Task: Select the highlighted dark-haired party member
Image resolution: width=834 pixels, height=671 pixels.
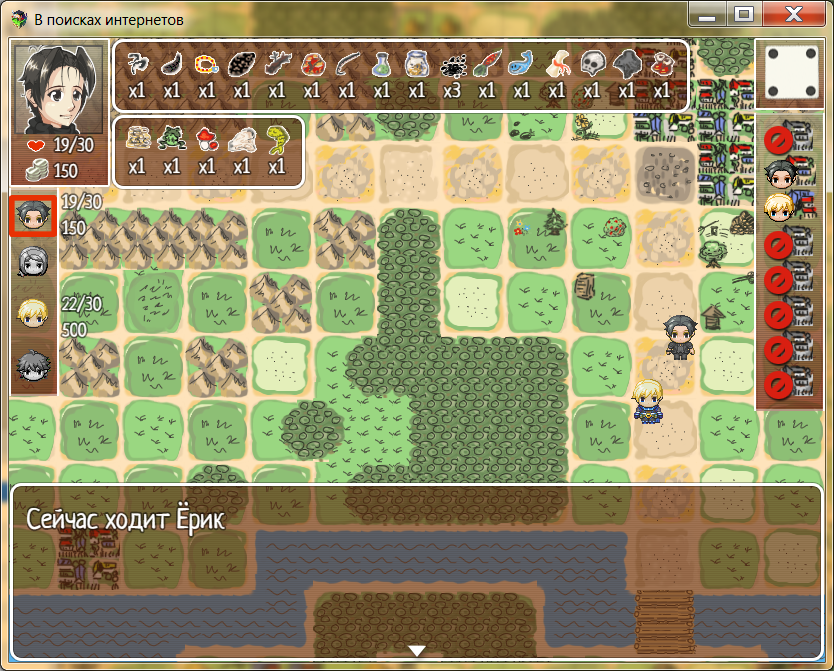Action: 32,216
